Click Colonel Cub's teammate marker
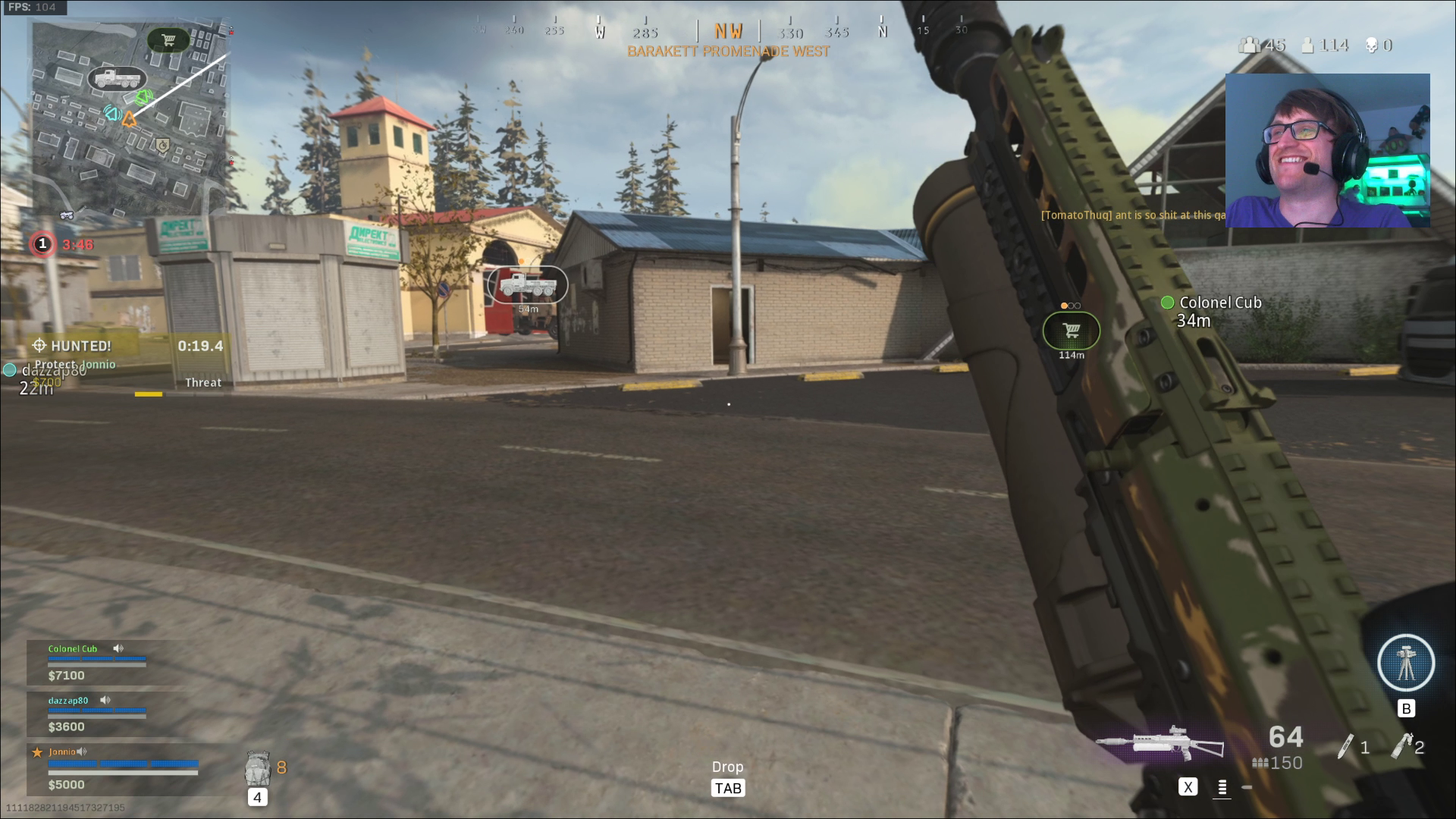Screen dimensions: 1456x819 click(1167, 303)
